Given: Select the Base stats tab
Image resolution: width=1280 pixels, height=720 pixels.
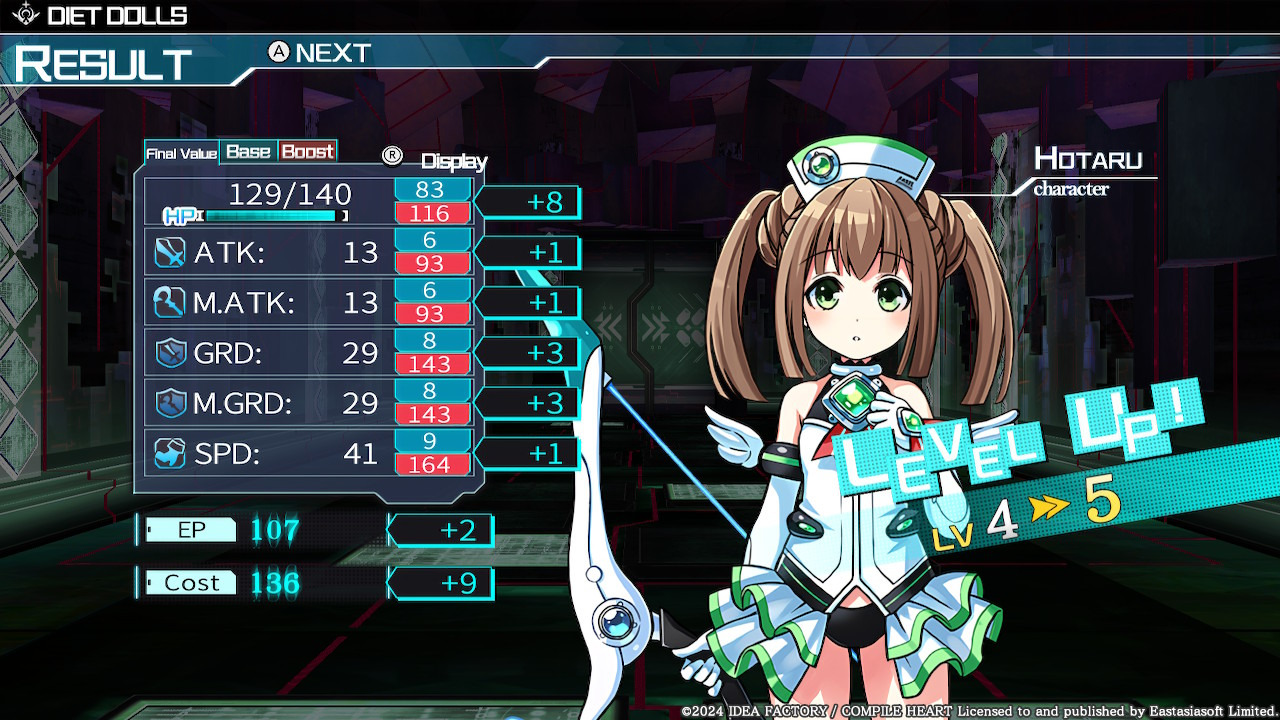Looking at the screenshot, I should [x=248, y=151].
